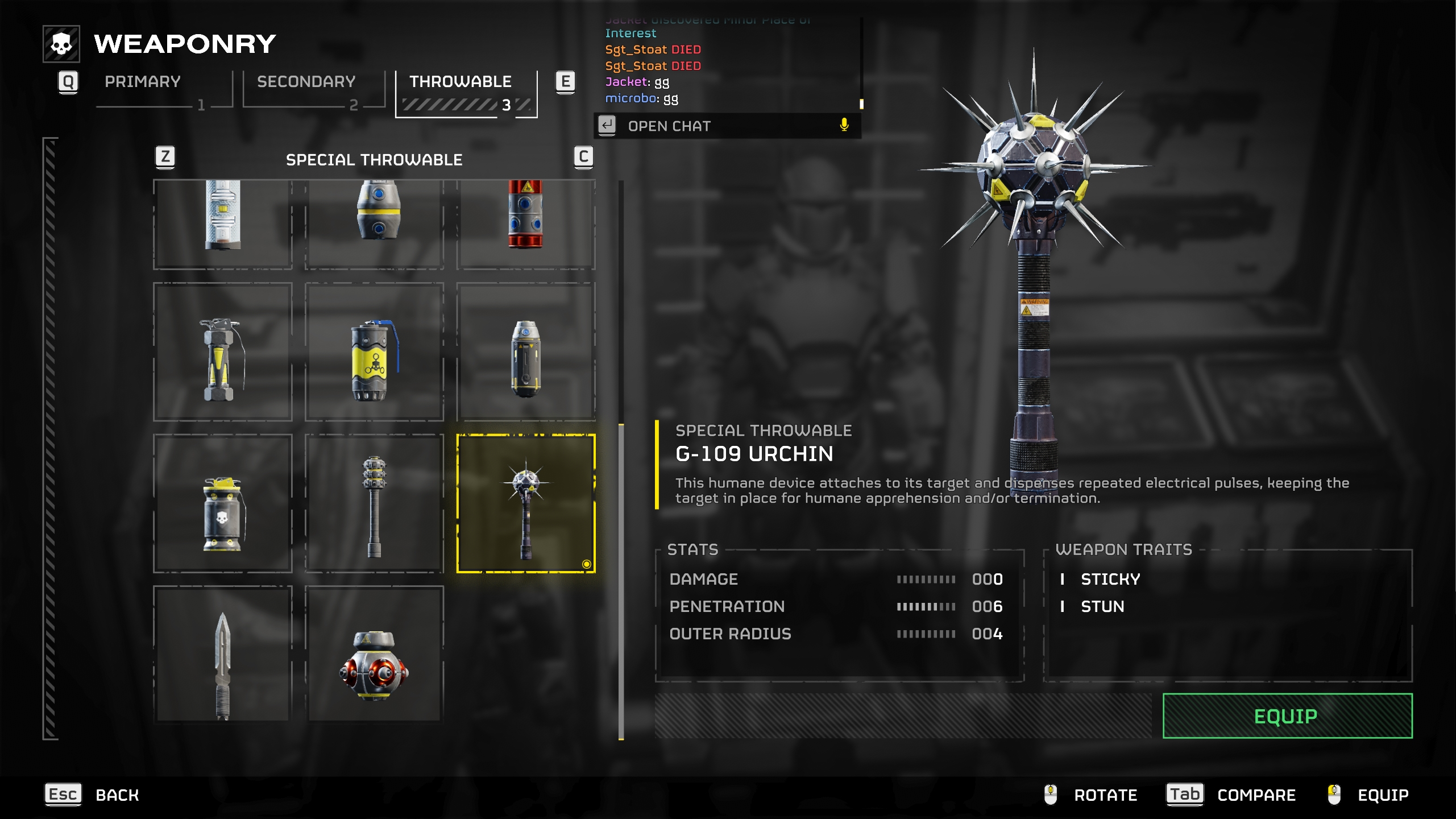Go back using the Back option
The image size is (1456, 819).
117,795
